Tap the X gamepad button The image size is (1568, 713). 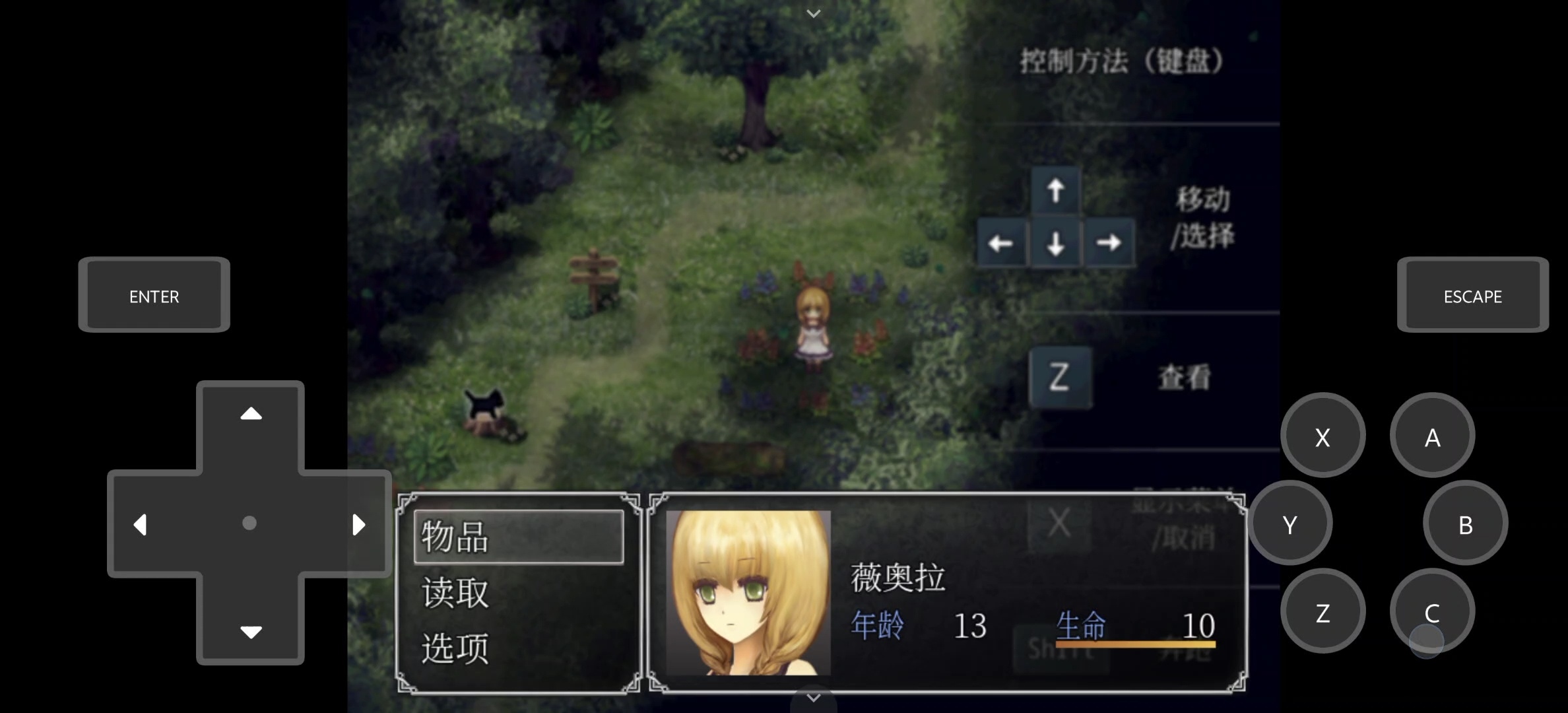tap(1323, 436)
